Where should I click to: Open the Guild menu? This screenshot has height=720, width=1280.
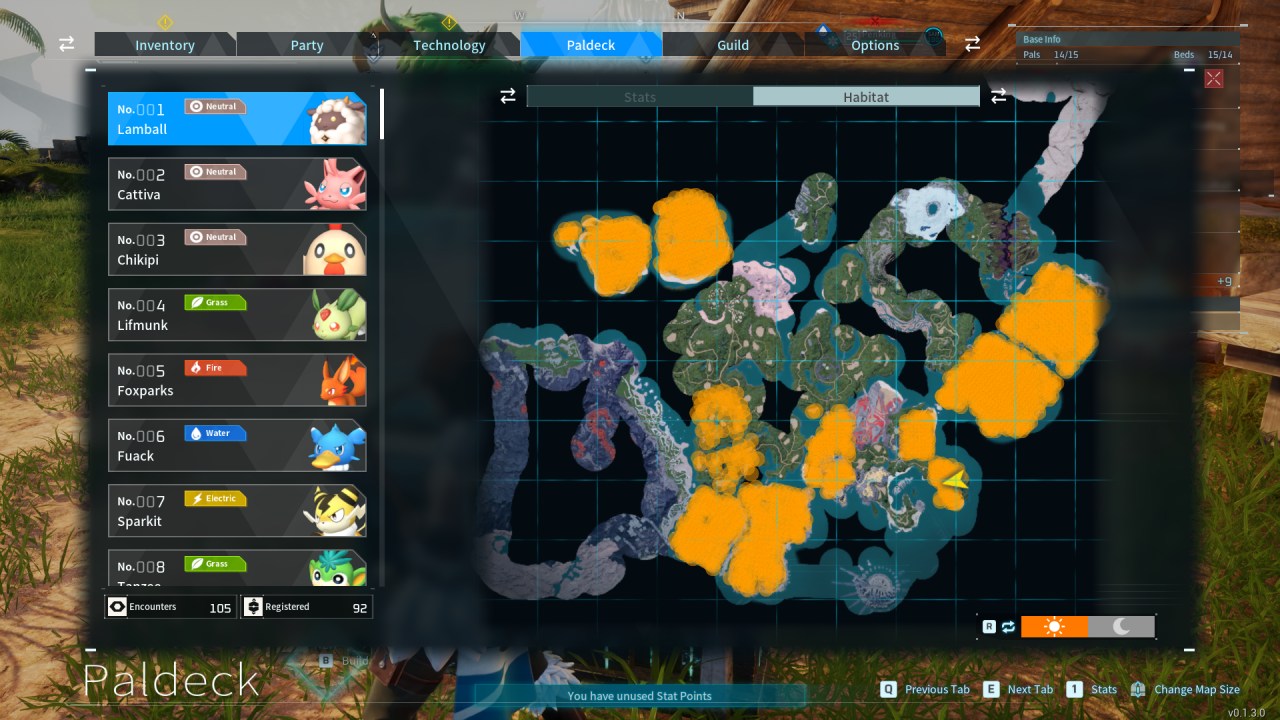point(732,44)
